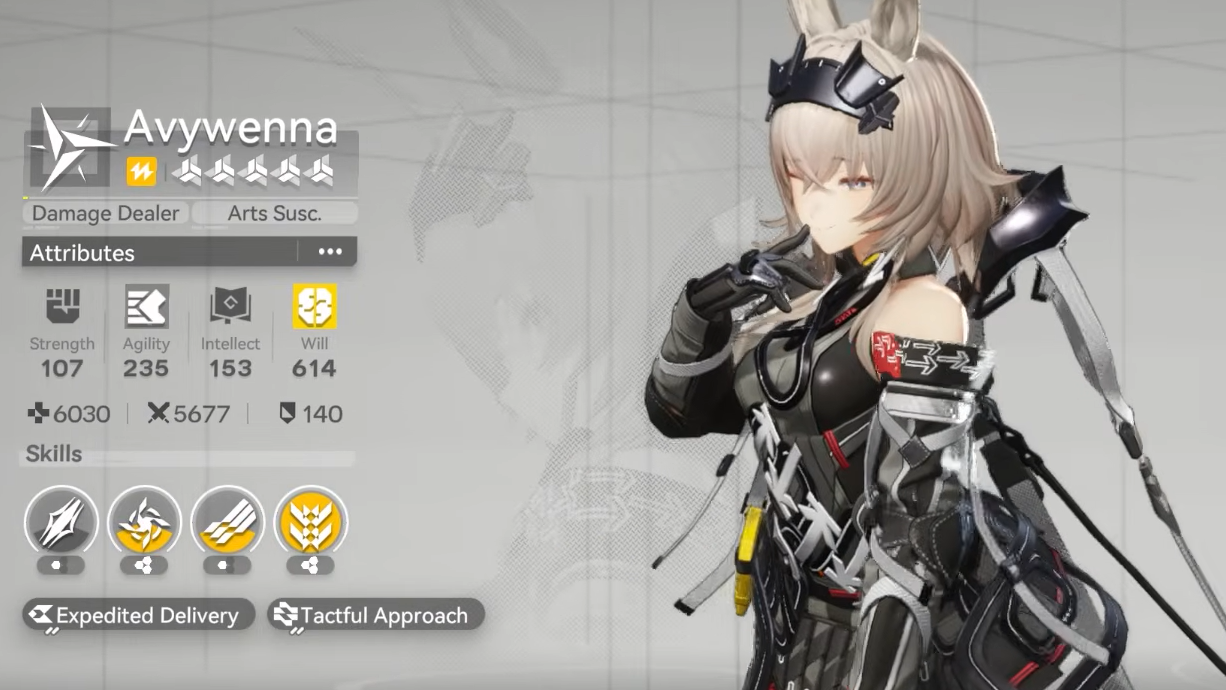Select the Intellect attribute icon
Screen dimensions: 1226x690
230,307
